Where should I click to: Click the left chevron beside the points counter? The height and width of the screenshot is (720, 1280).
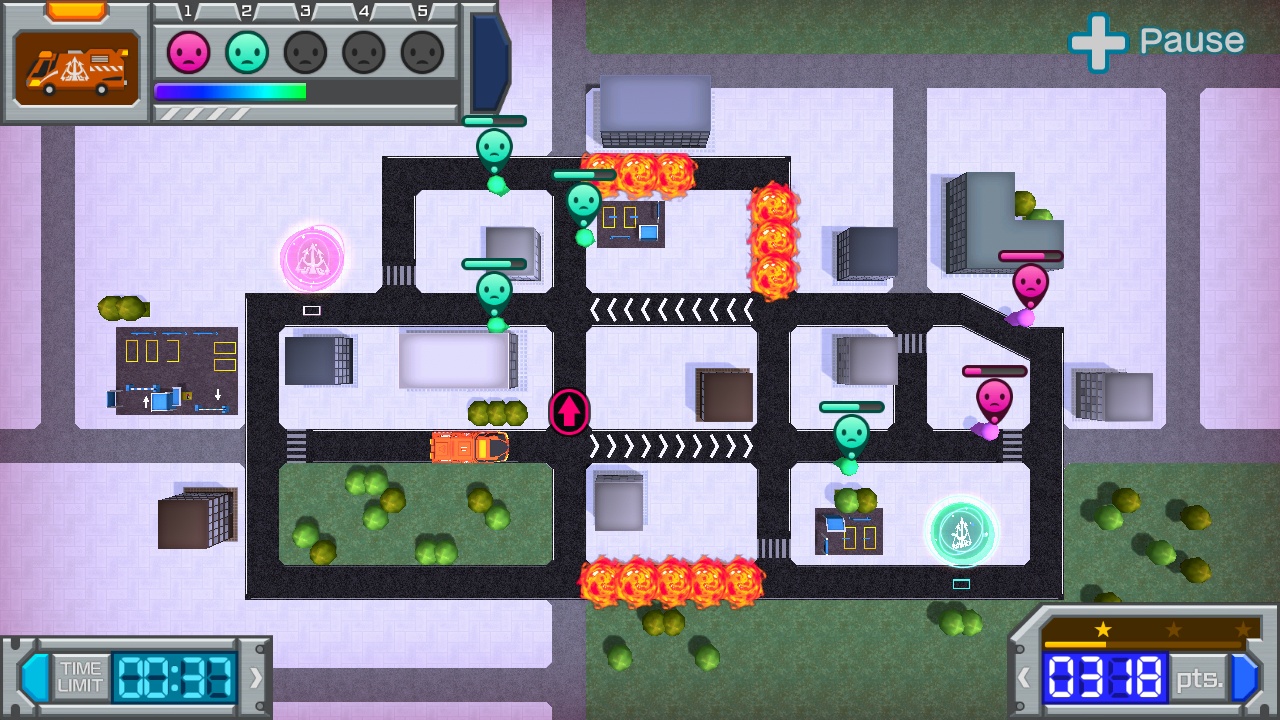click(1024, 678)
